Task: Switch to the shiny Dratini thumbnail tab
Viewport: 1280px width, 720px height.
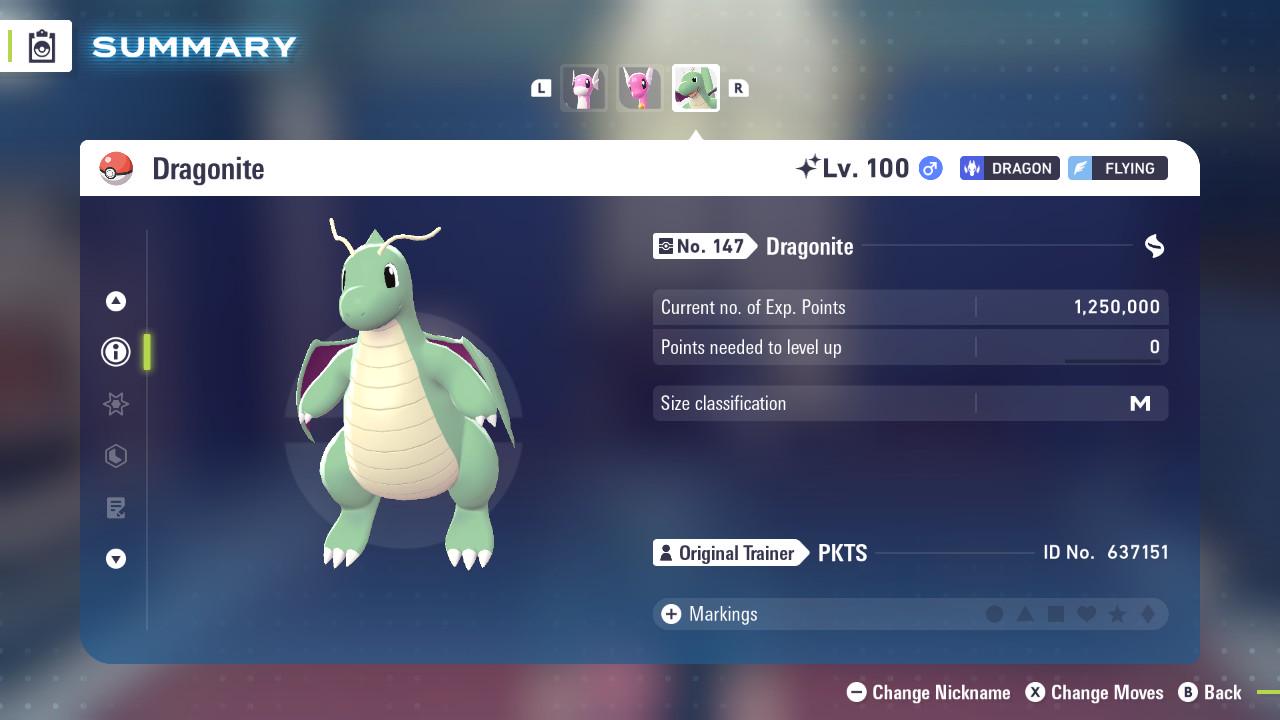Action: click(x=584, y=87)
